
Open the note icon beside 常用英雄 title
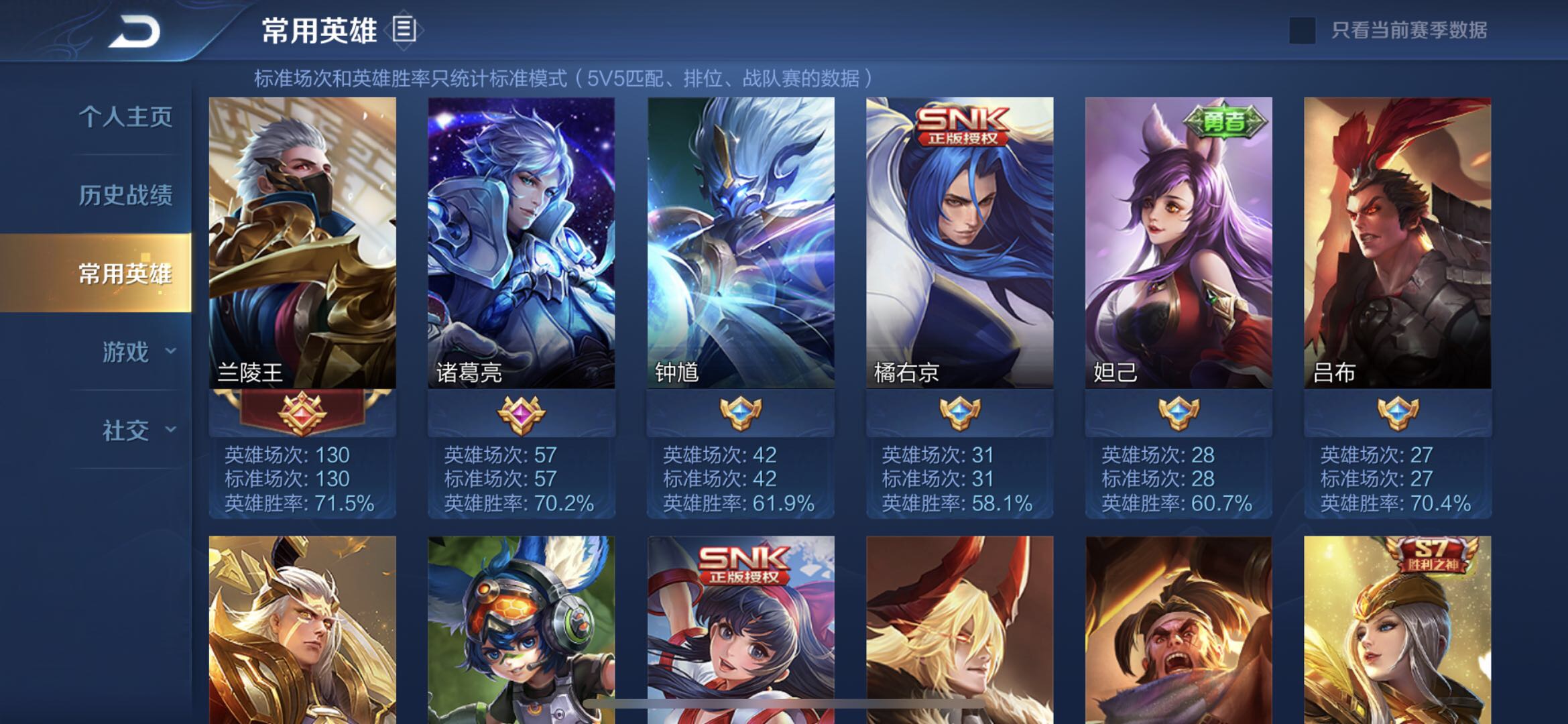(403, 28)
